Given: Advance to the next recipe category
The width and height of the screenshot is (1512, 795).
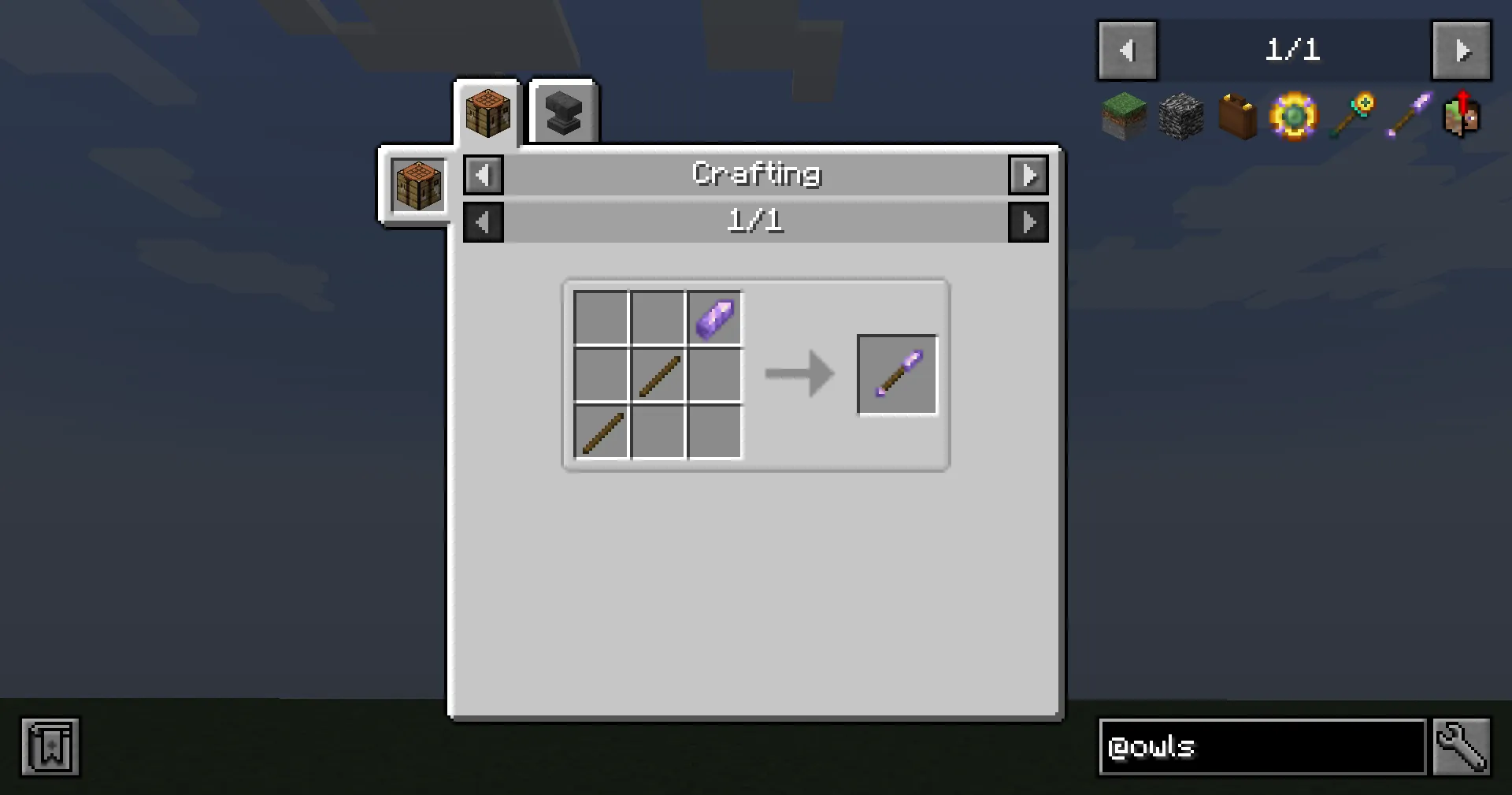Looking at the screenshot, I should (x=1028, y=174).
